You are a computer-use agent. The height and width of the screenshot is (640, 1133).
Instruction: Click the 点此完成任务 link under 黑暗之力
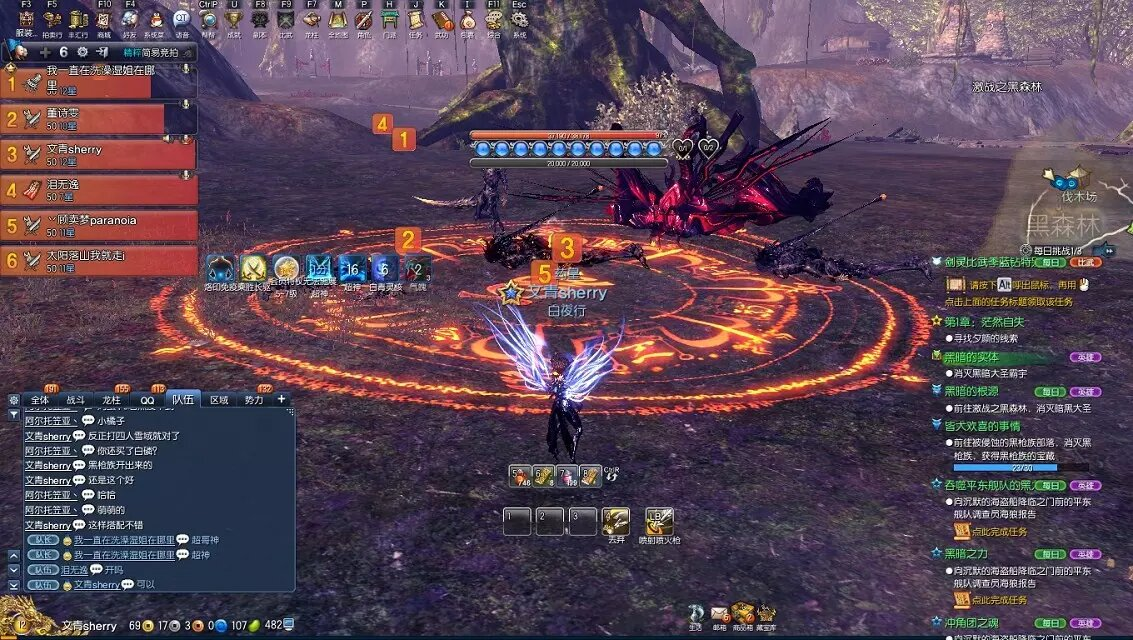pos(999,600)
